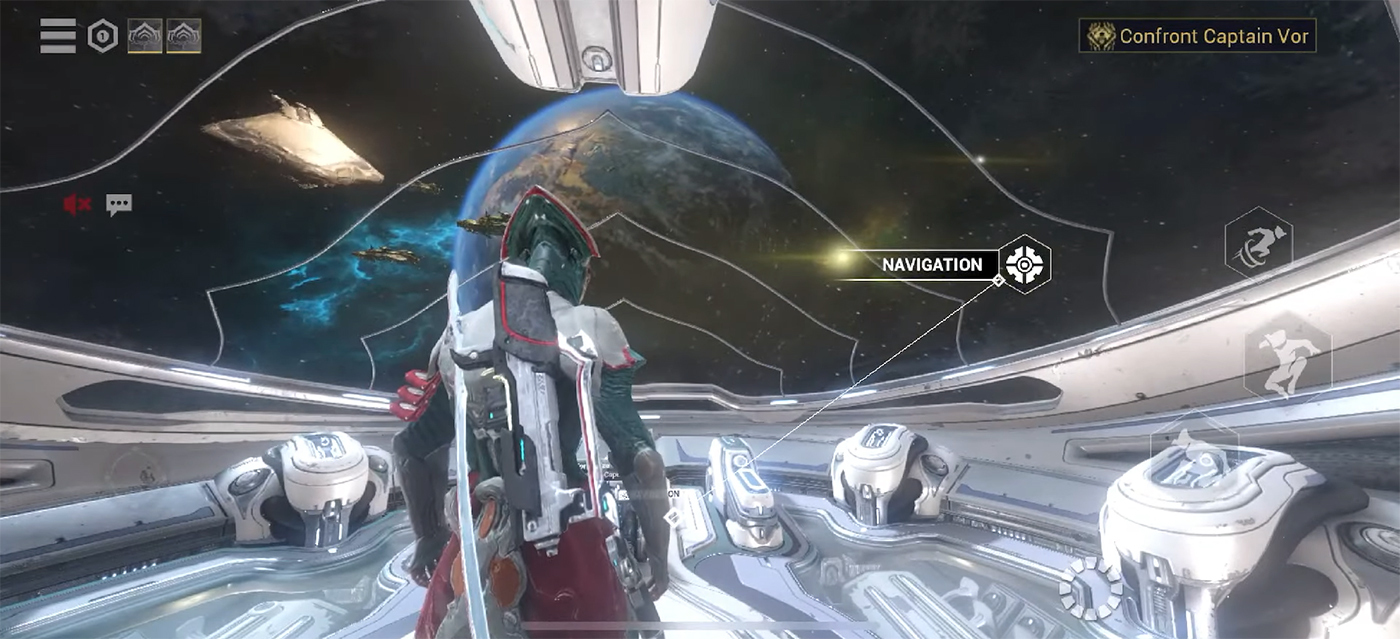The image size is (1400, 639).
Task: Select the Confront Captain Vor objective tracker
Action: (x=1198, y=36)
